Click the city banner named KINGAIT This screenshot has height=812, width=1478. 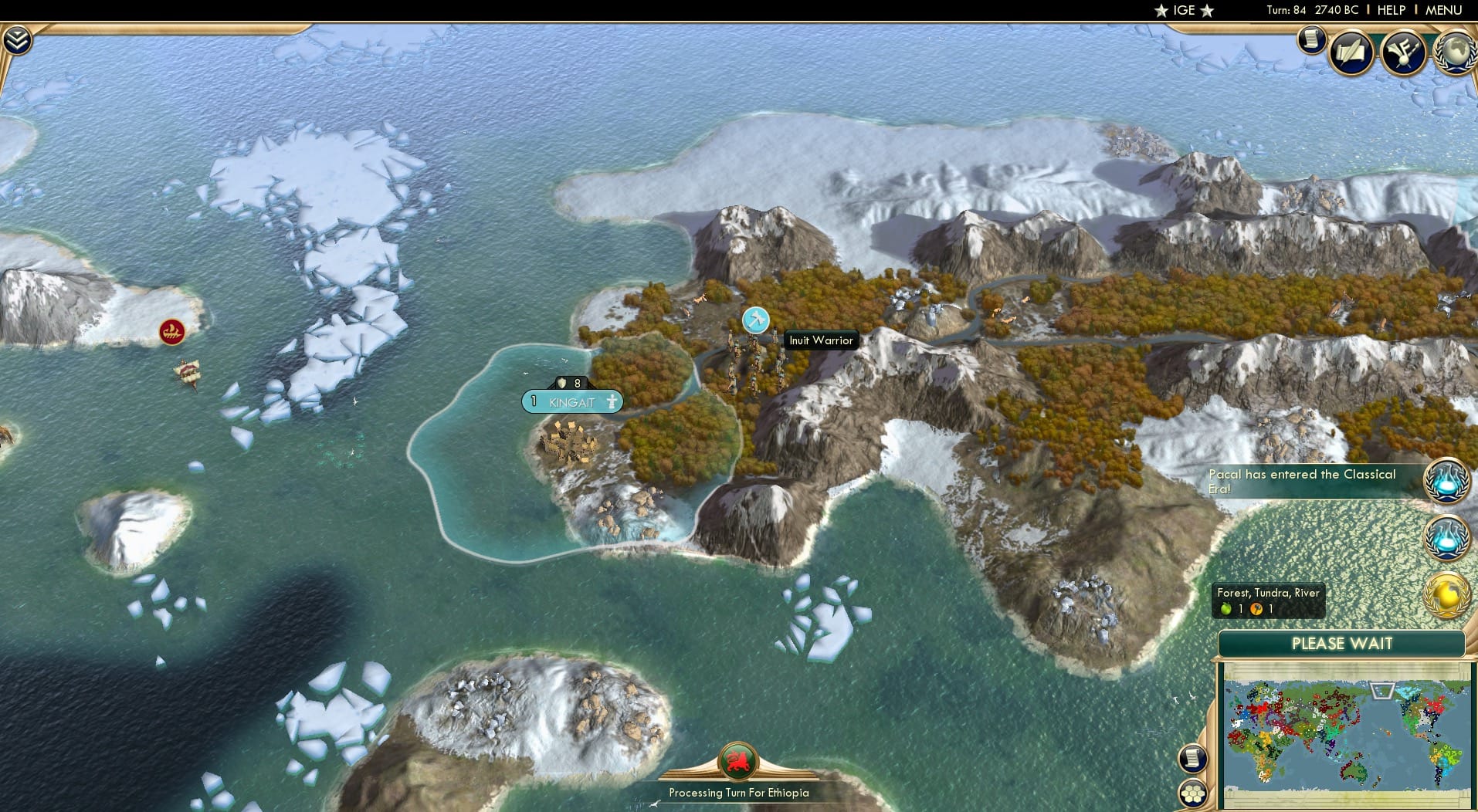click(x=573, y=401)
